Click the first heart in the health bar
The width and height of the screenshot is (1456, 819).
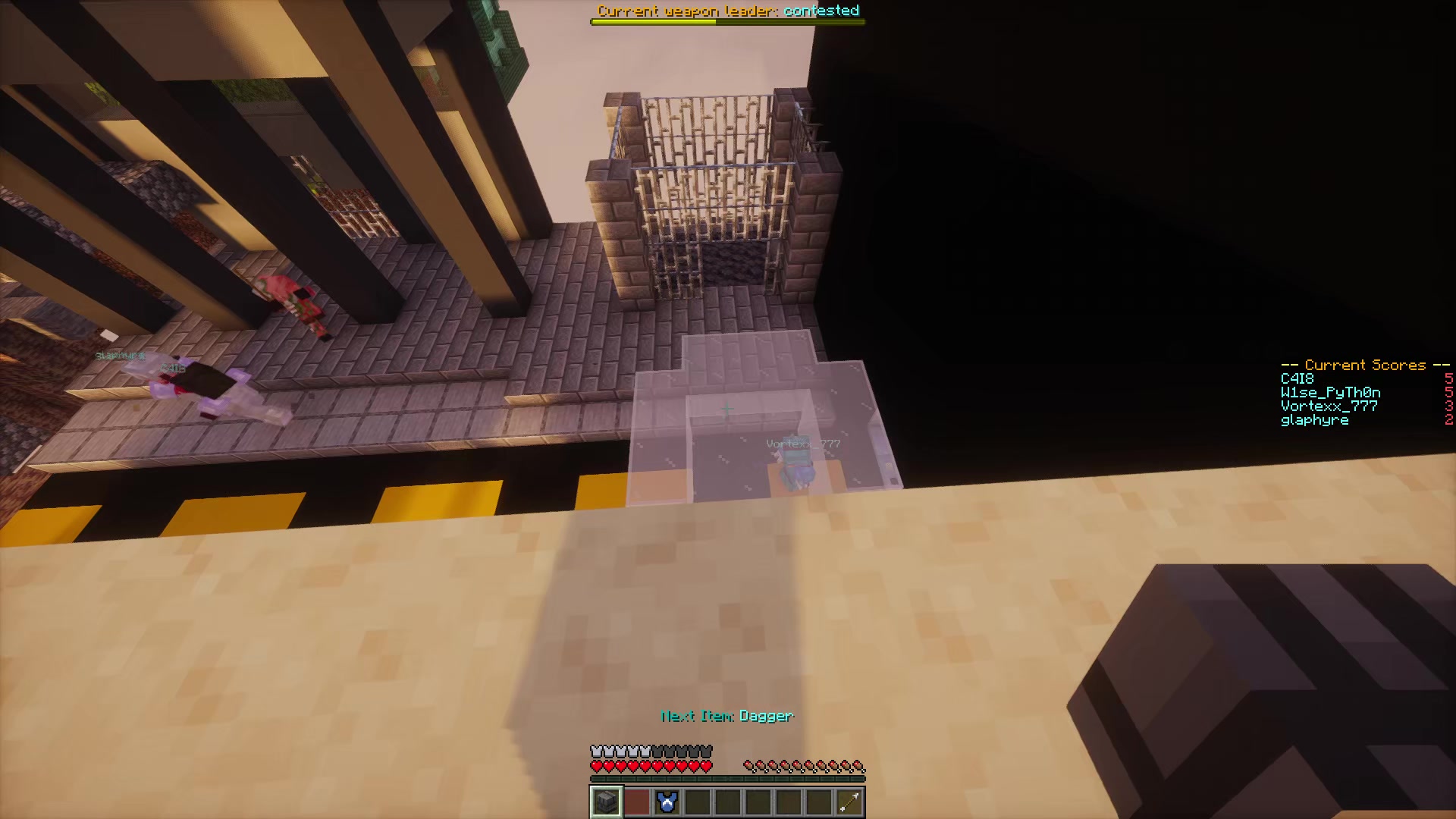point(595,766)
